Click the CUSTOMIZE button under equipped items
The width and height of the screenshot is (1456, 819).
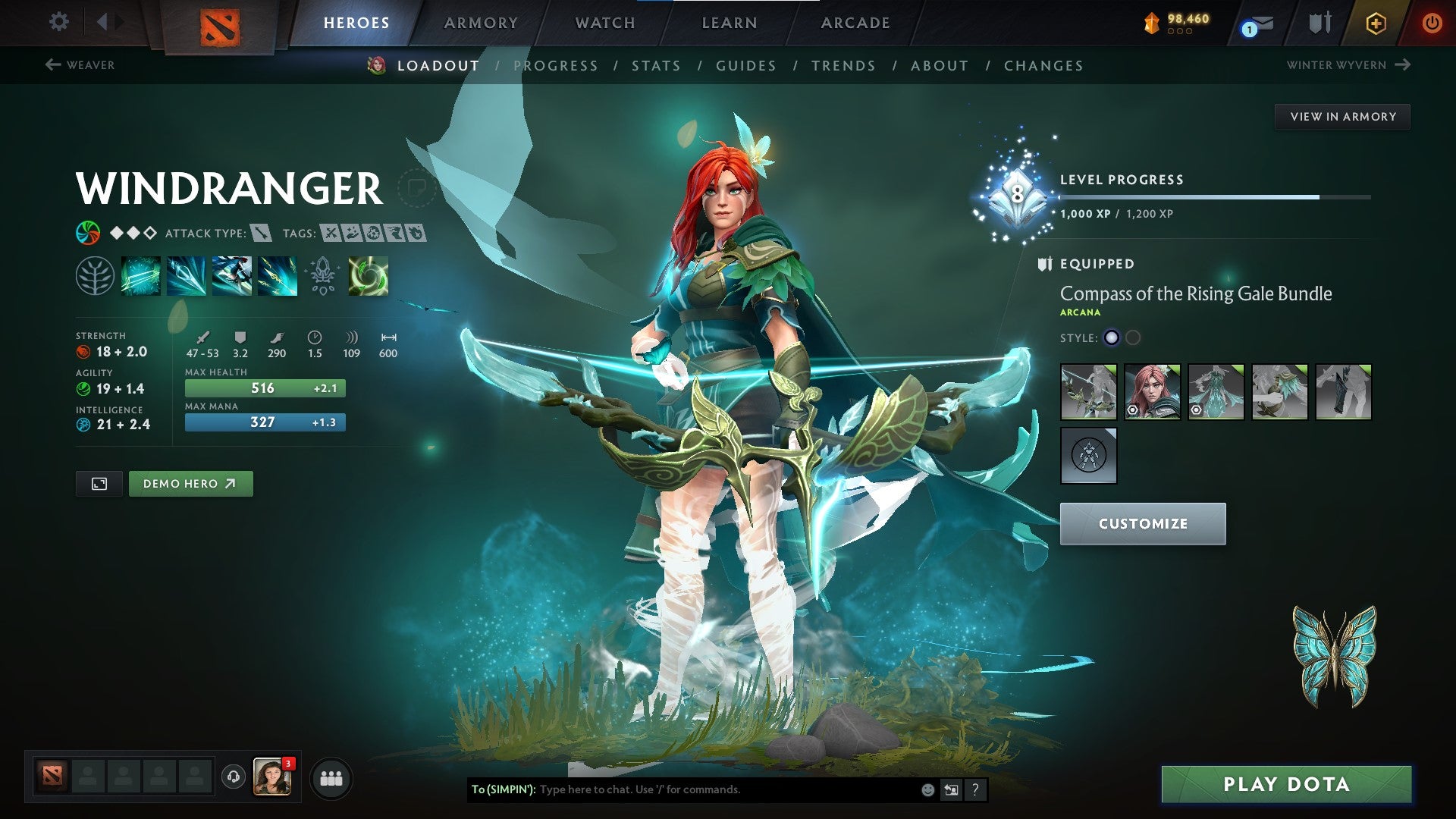point(1143,523)
